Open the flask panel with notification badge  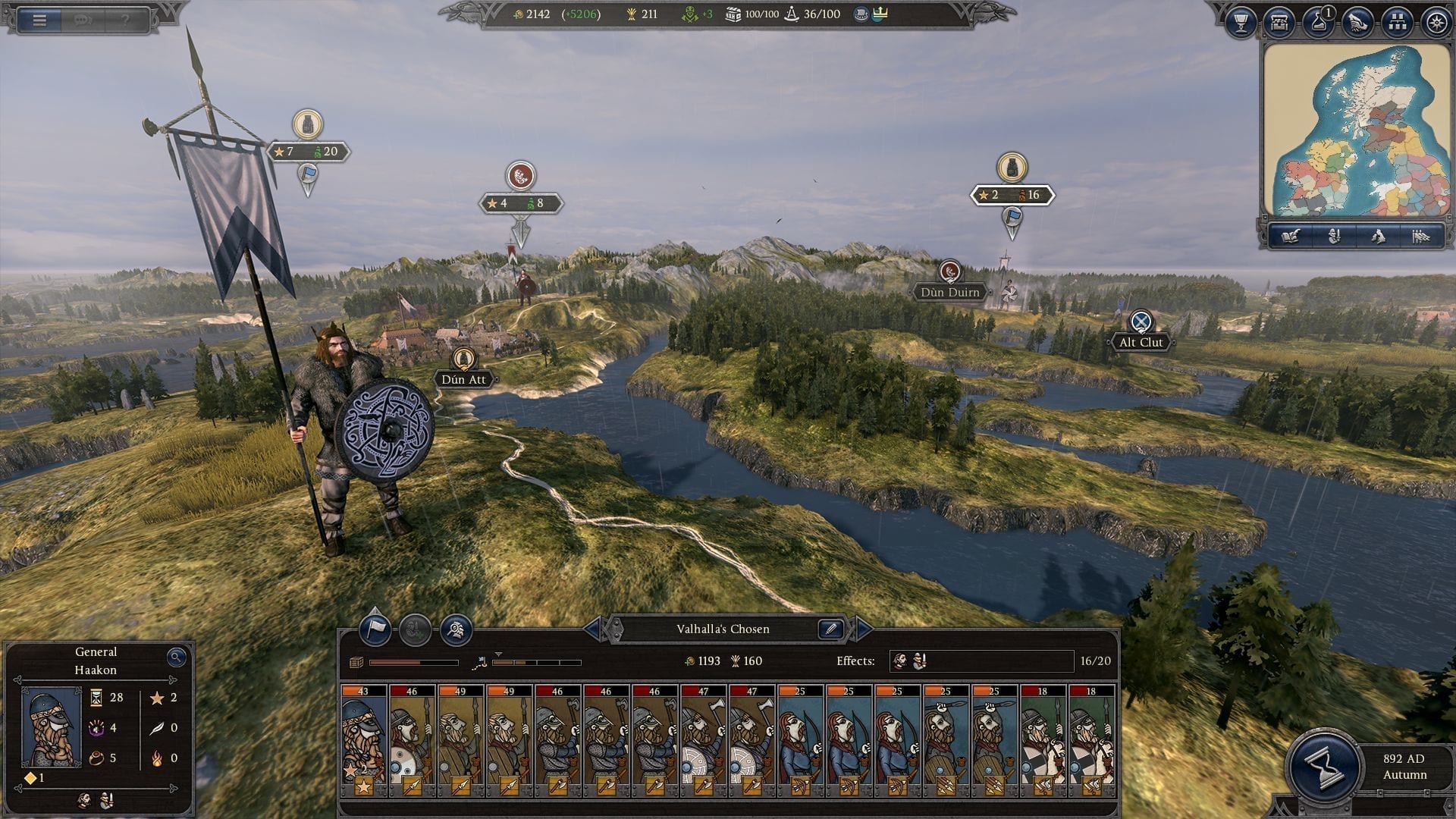1319,23
